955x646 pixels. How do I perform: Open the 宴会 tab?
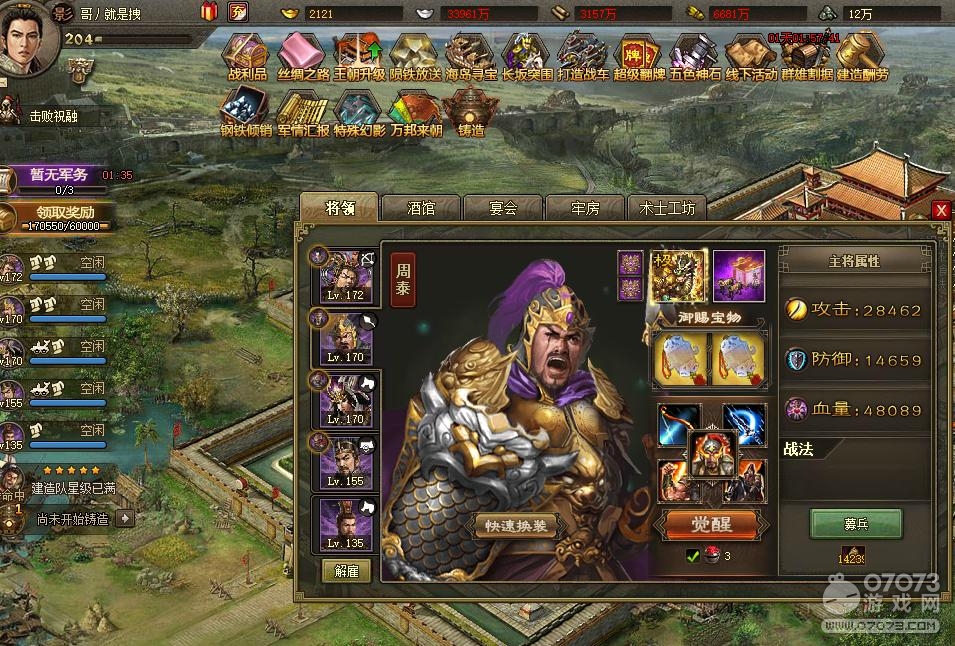pyautogui.click(x=503, y=208)
